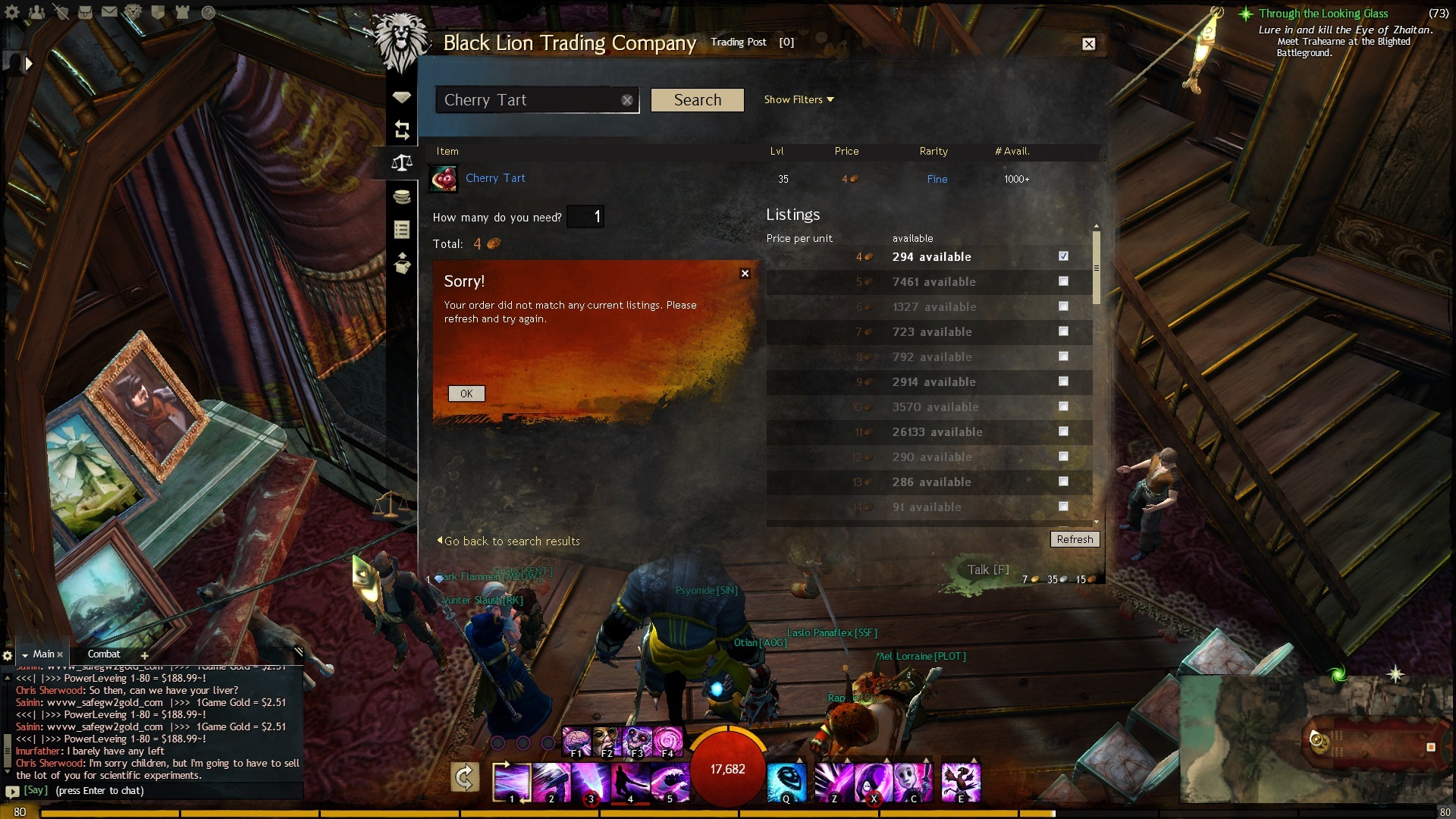Open the Cherry Tart item entry
The height and width of the screenshot is (819, 1456).
(495, 178)
